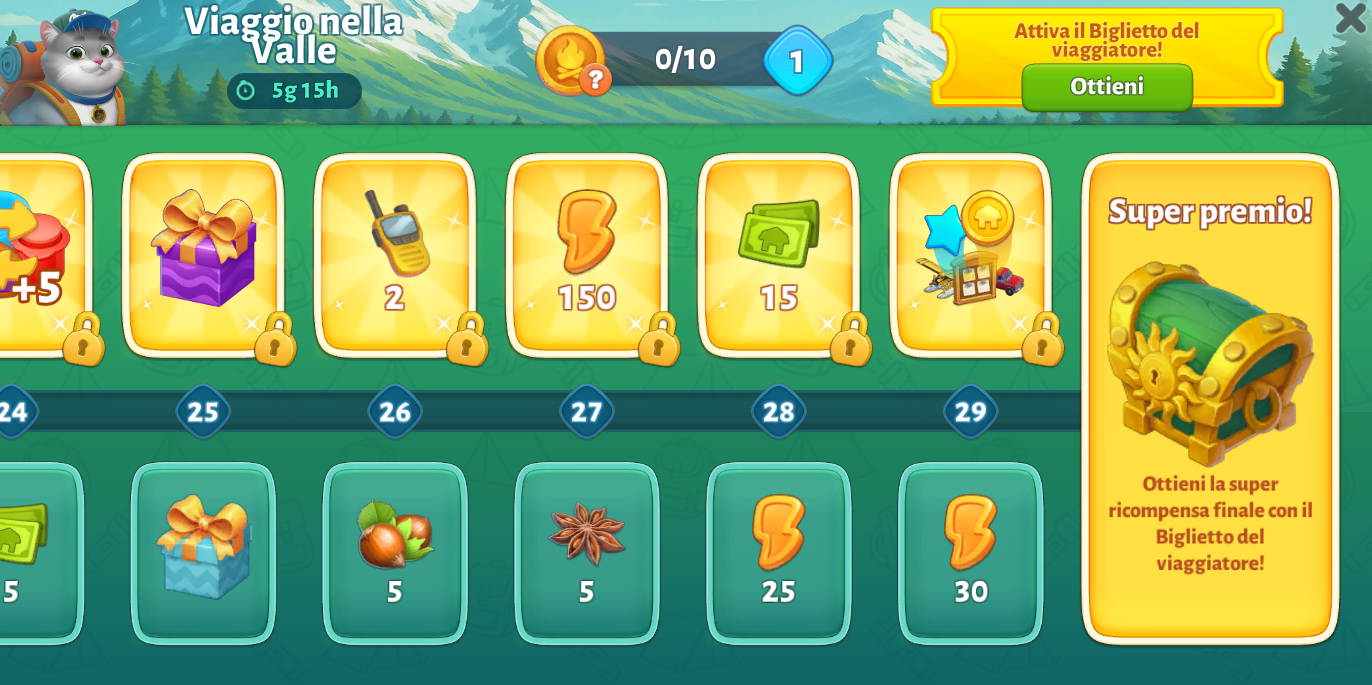The width and height of the screenshot is (1372, 685).
Task: Select the locked purple gift box reward
Action: coord(204,254)
